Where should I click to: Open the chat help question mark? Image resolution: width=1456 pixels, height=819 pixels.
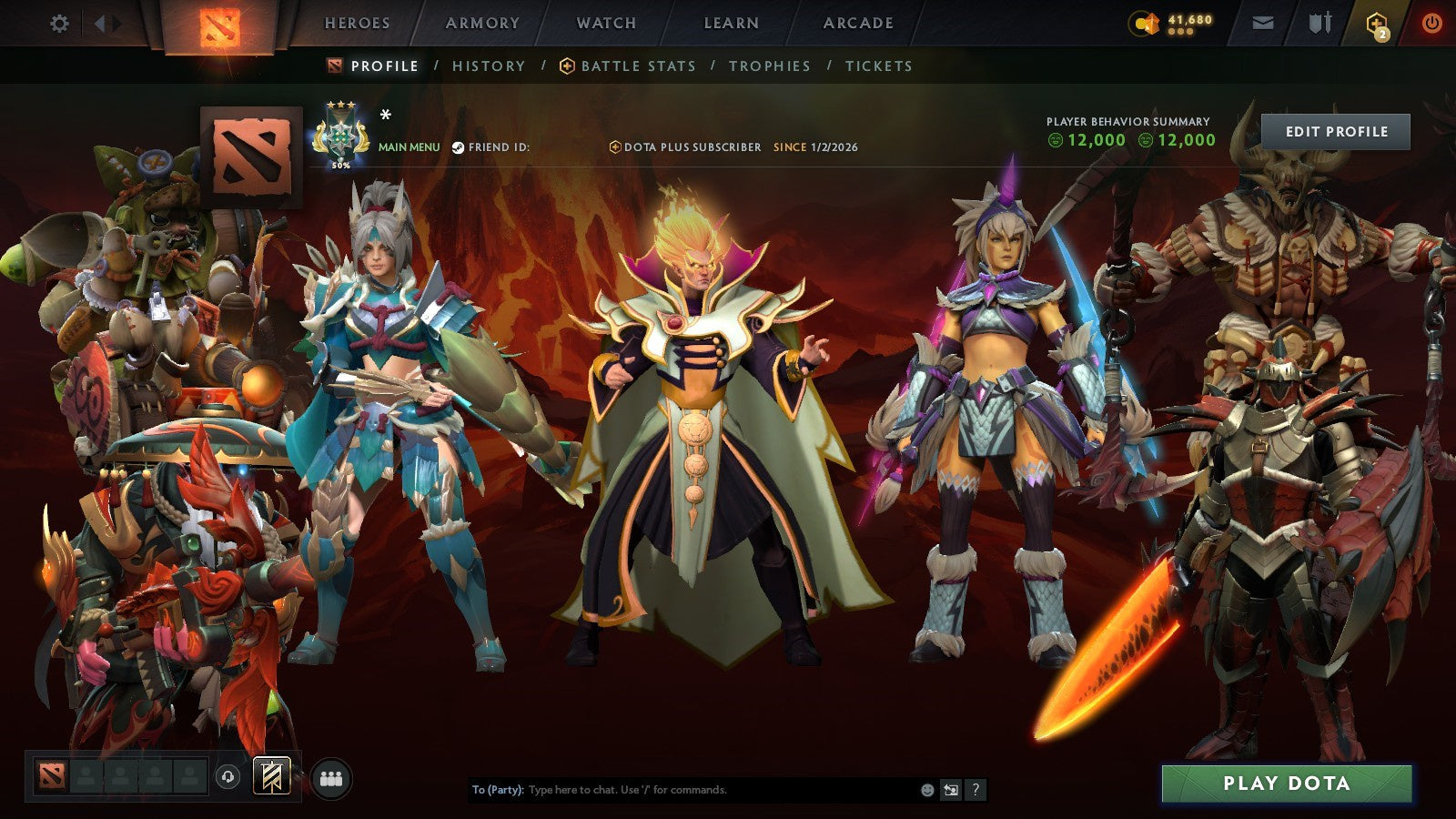click(x=976, y=791)
